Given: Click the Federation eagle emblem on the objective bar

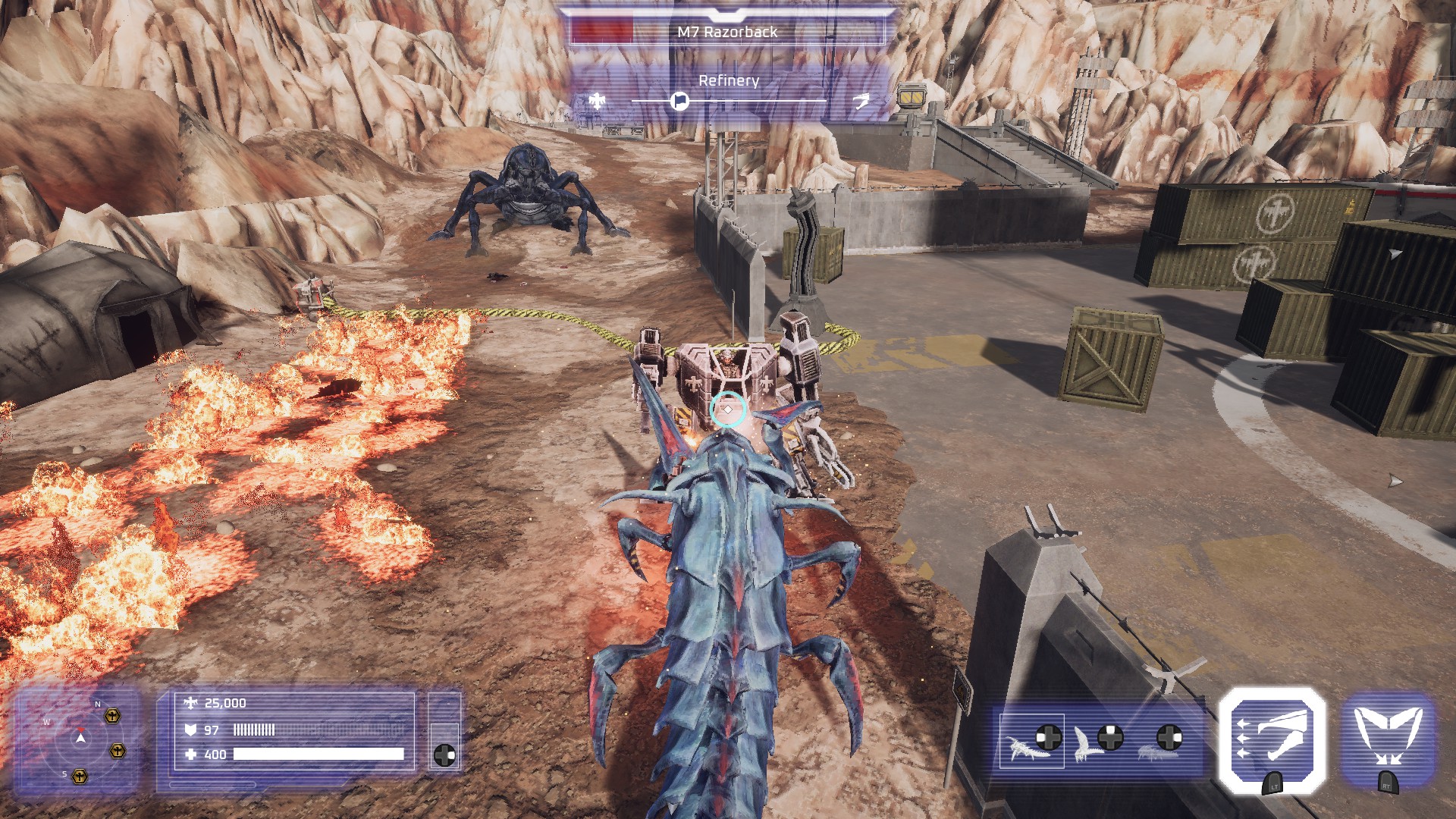Looking at the screenshot, I should (597, 102).
